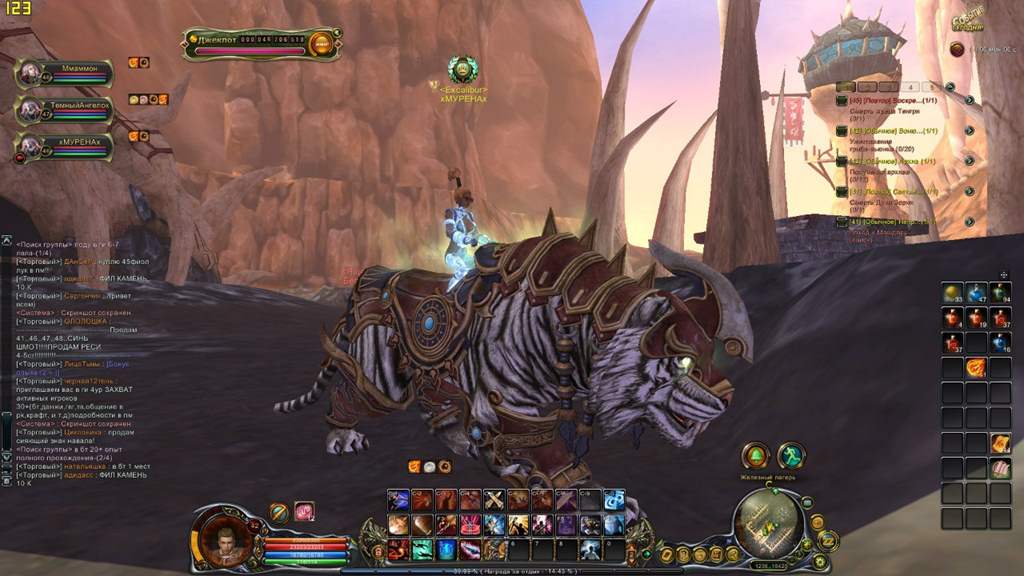Click the orange Джекпот round button
The height and width of the screenshot is (576, 1024).
point(321,43)
